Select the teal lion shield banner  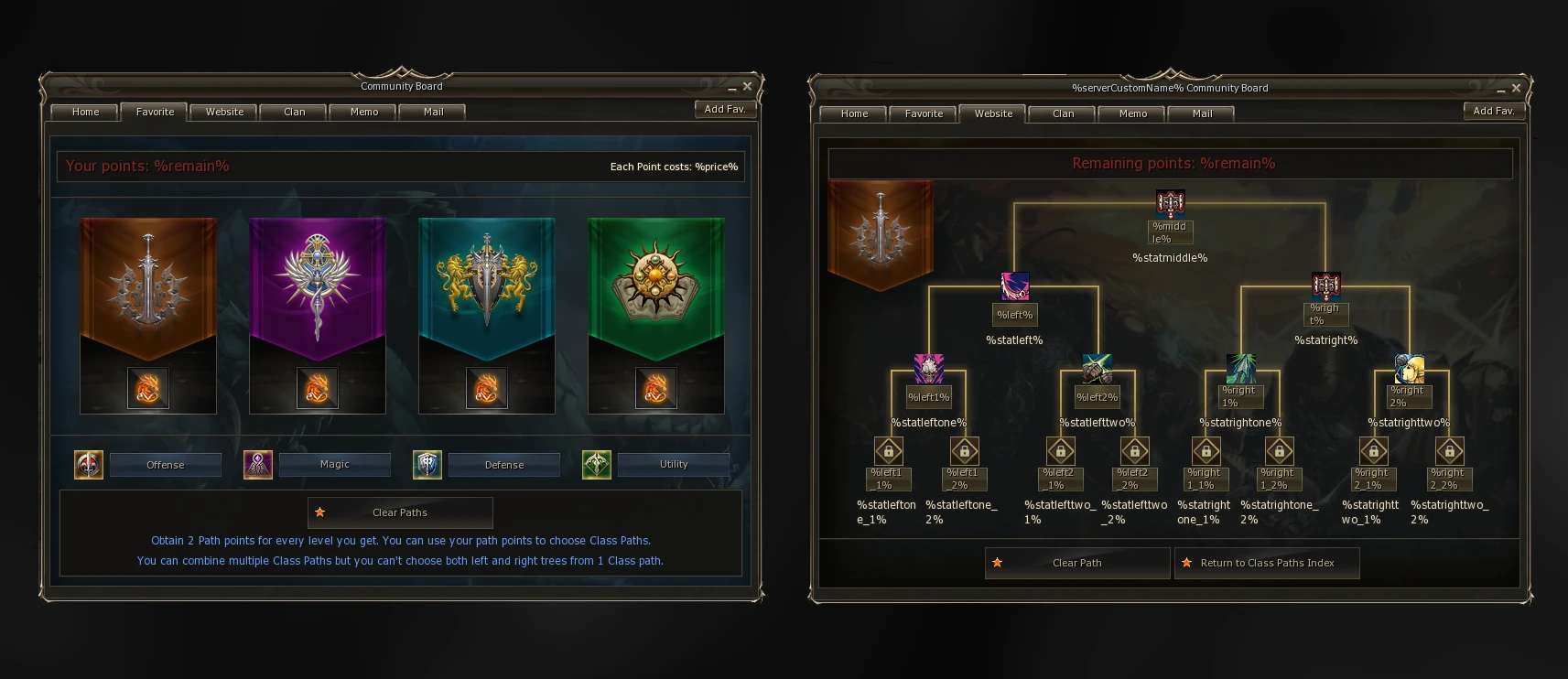[487, 284]
